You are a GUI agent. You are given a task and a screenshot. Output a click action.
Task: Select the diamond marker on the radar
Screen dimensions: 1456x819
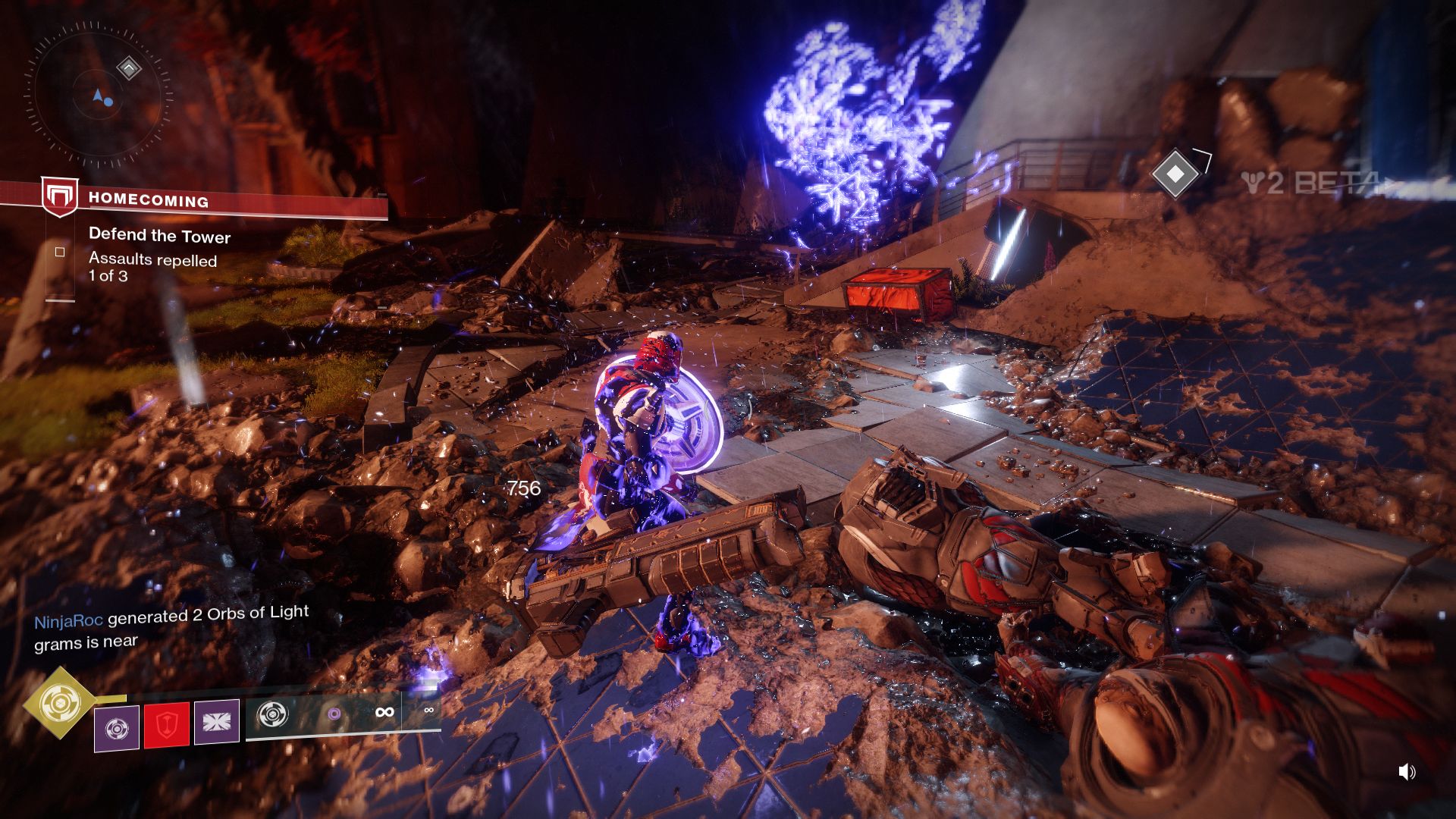coord(129,69)
